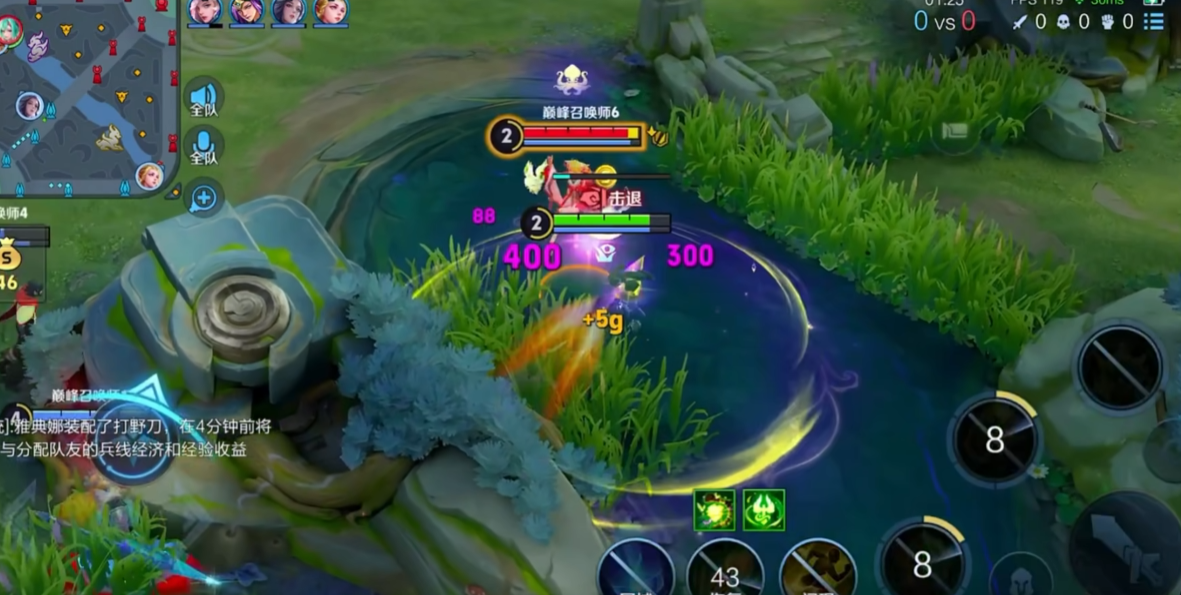
Task: Tap the basic attack sword button
Action: coord(1125,545)
